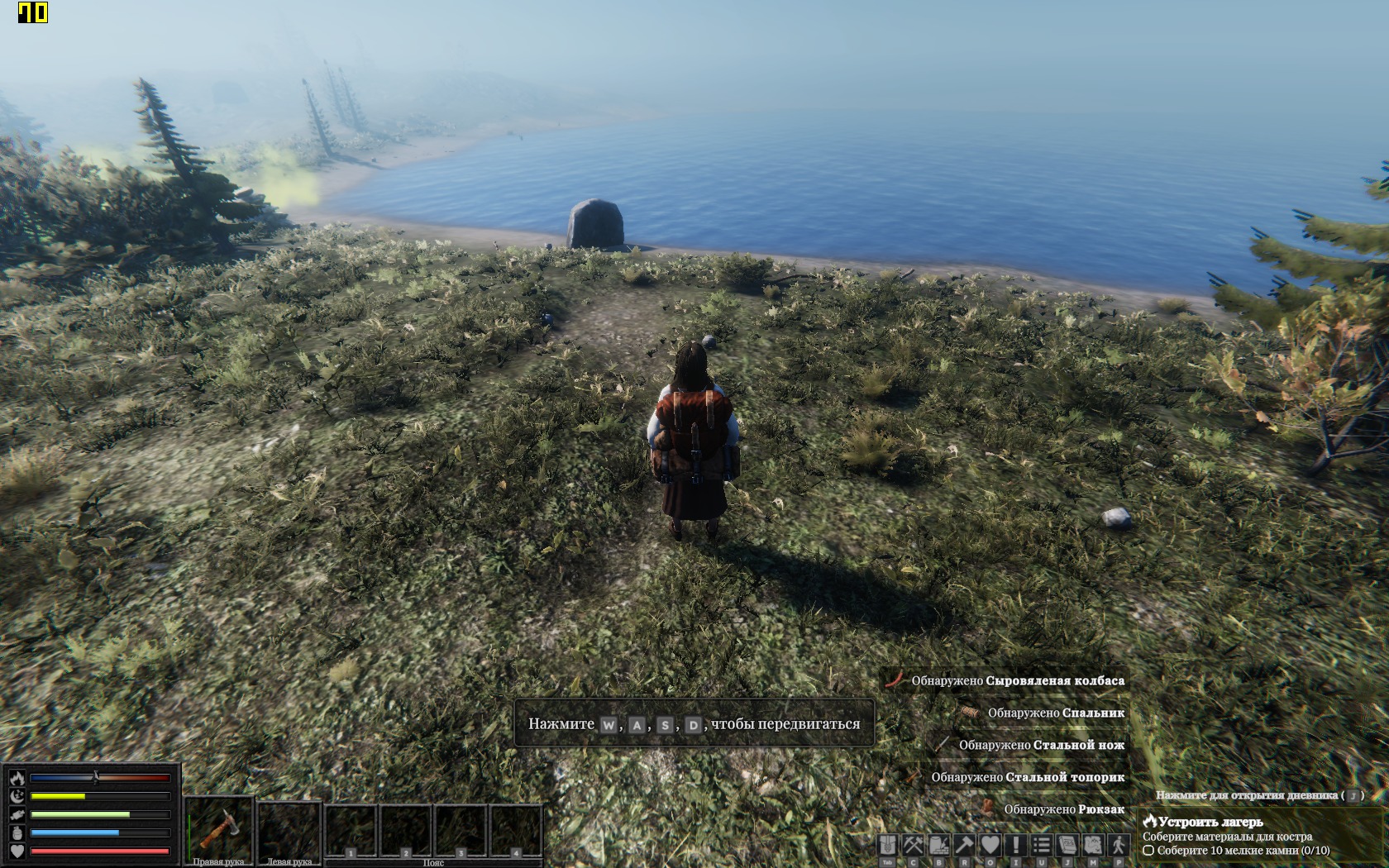
Task: Click the 'Стальной топорик' discovery notification
Action: 1027,777
